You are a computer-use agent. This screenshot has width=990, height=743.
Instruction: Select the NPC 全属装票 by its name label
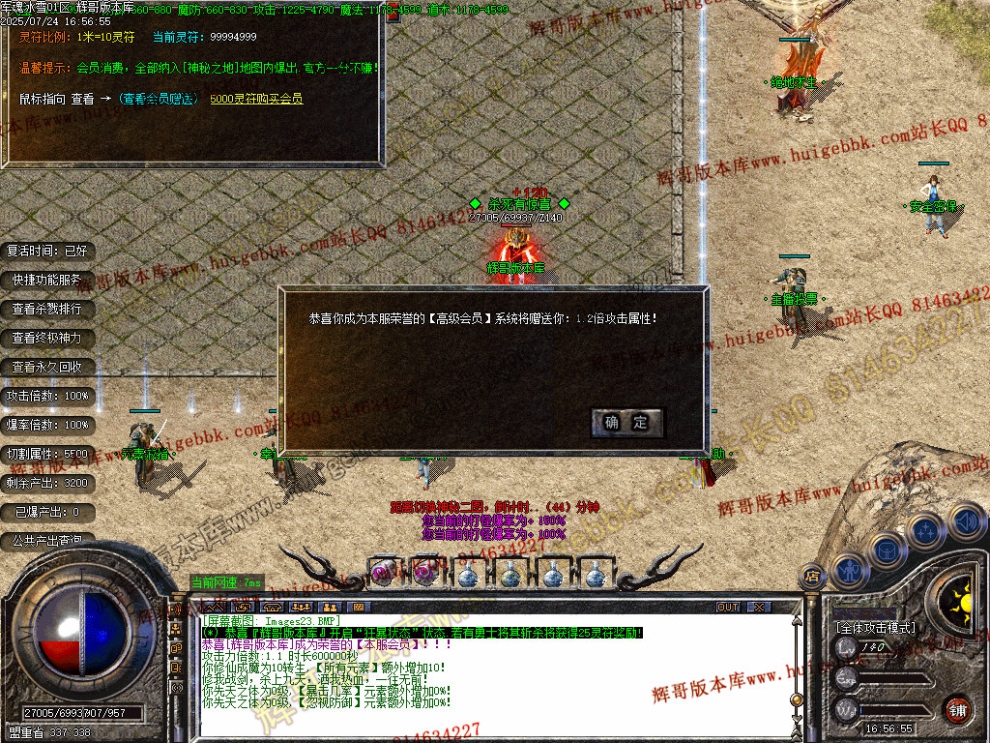coord(793,299)
